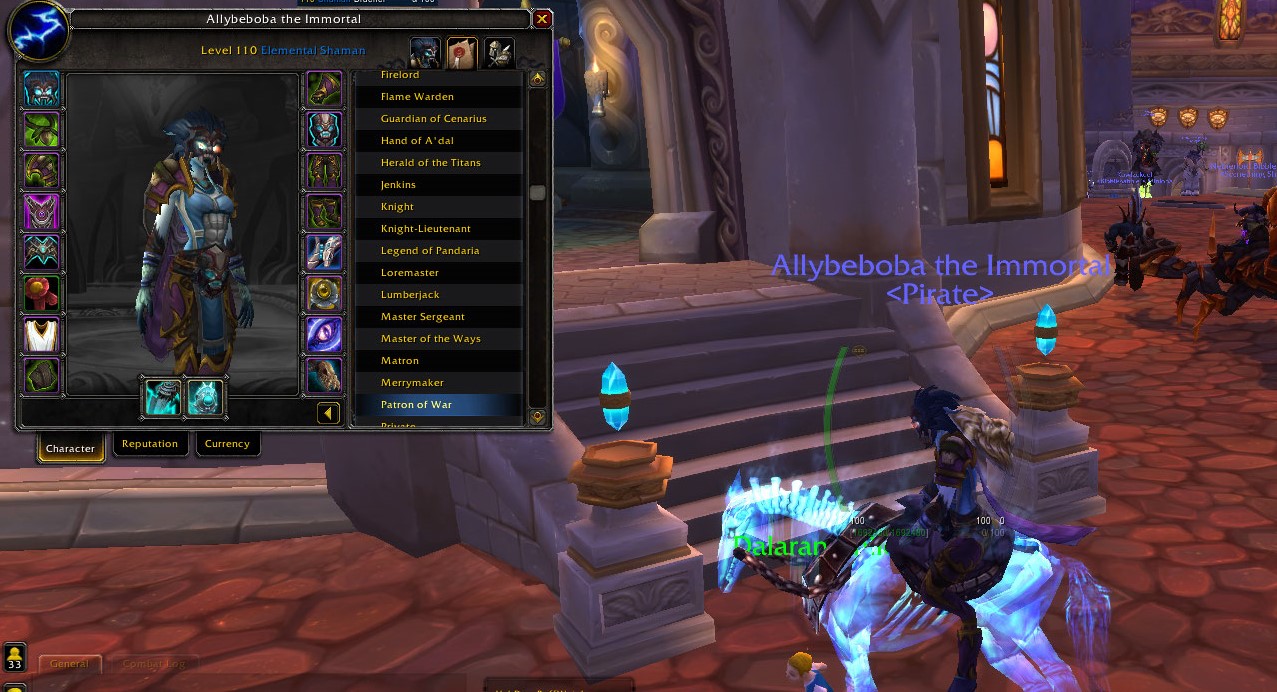
Task: Click the title list scroll-down arrow
Action: pyautogui.click(x=538, y=416)
